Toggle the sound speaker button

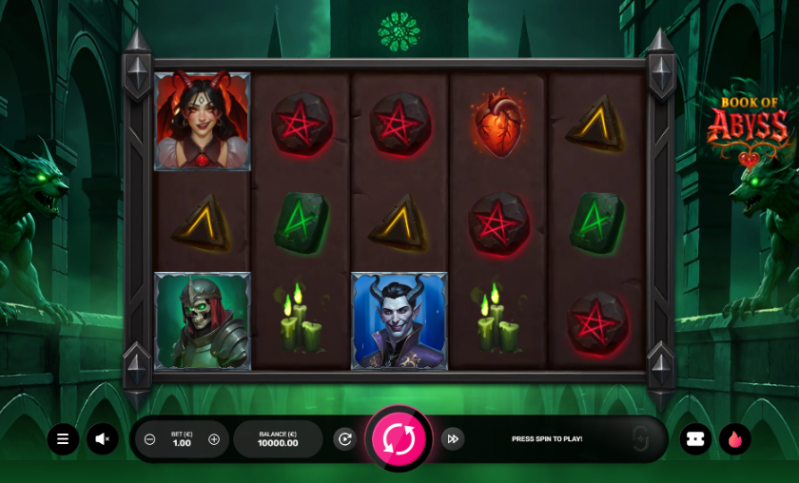[x=102, y=438]
